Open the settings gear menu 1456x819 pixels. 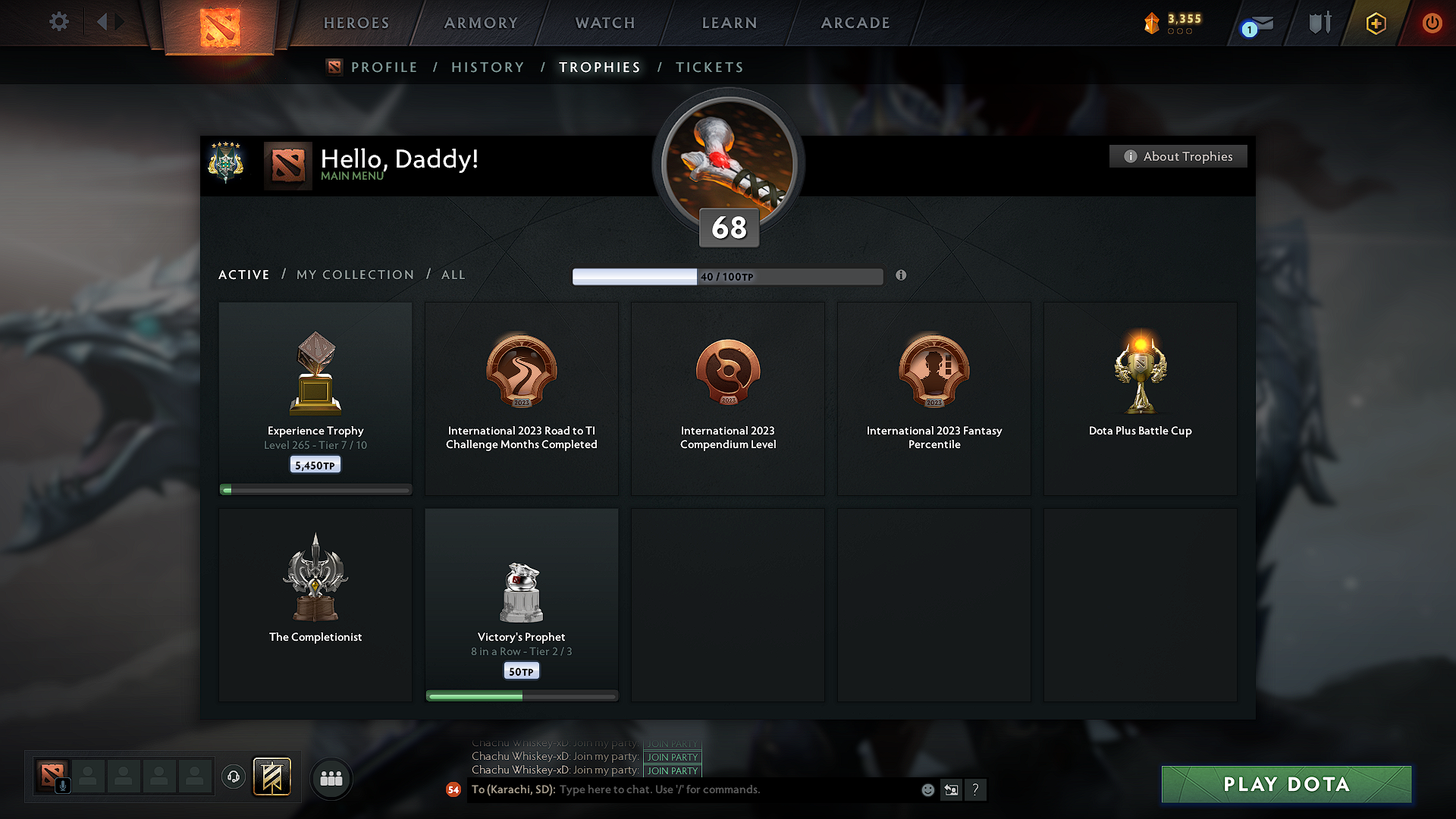(58, 22)
